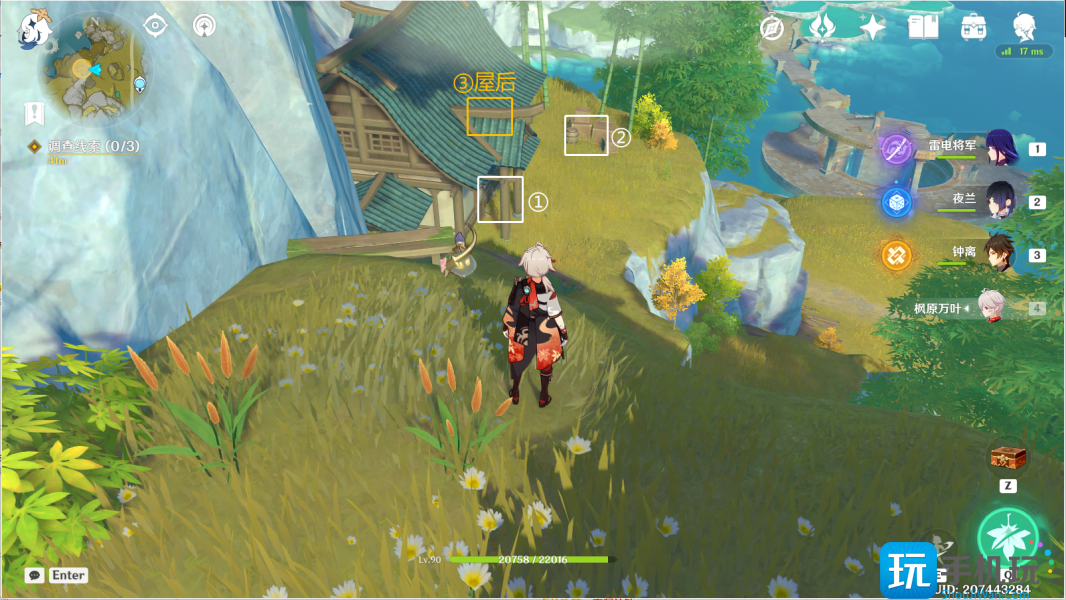Open the four-pointed star events icon
This screenshot has width=1066, height=600.
tap(873, 27)
